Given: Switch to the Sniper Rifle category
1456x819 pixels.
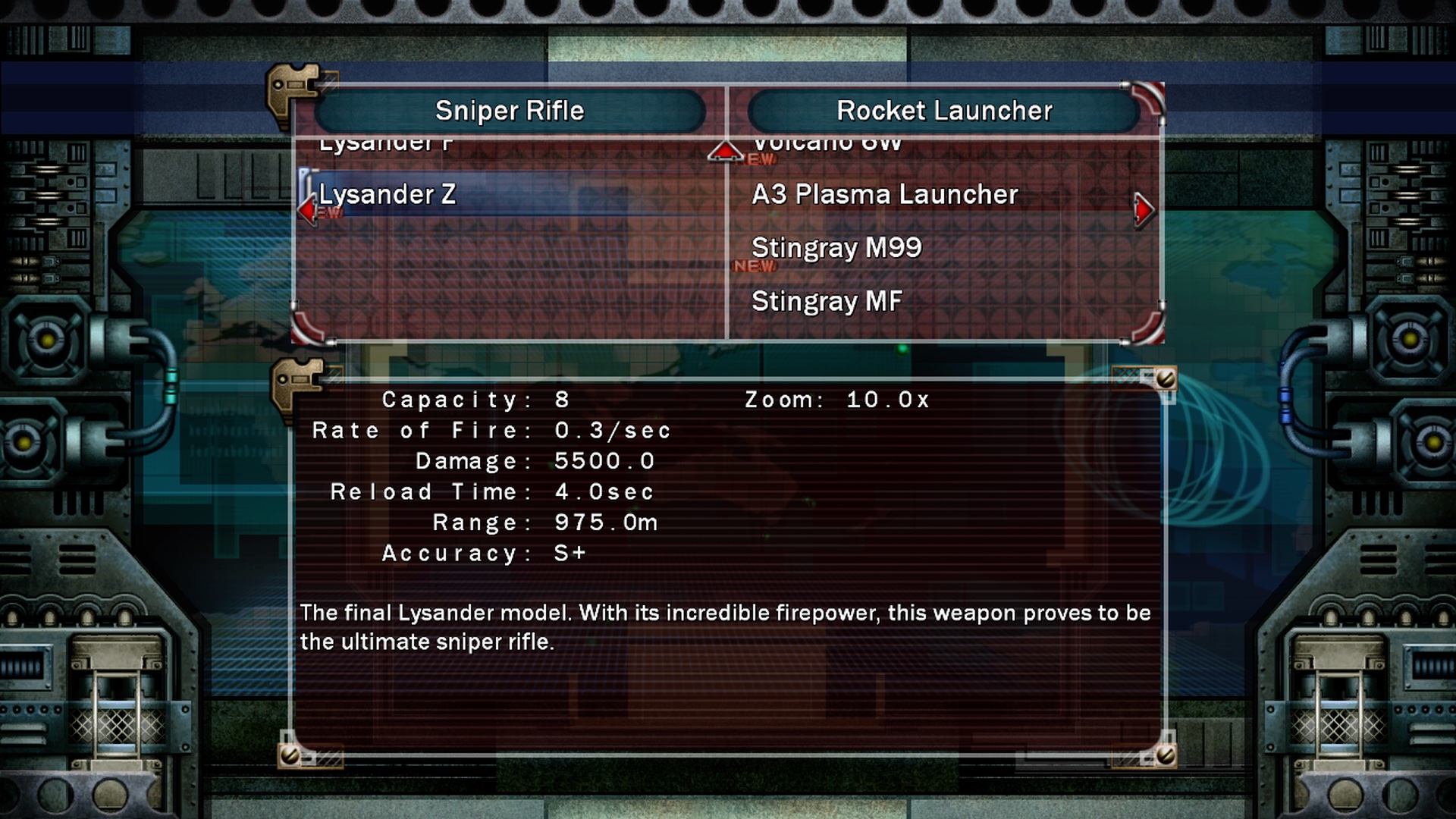Looking at the screenshot, I should (510, 111).
